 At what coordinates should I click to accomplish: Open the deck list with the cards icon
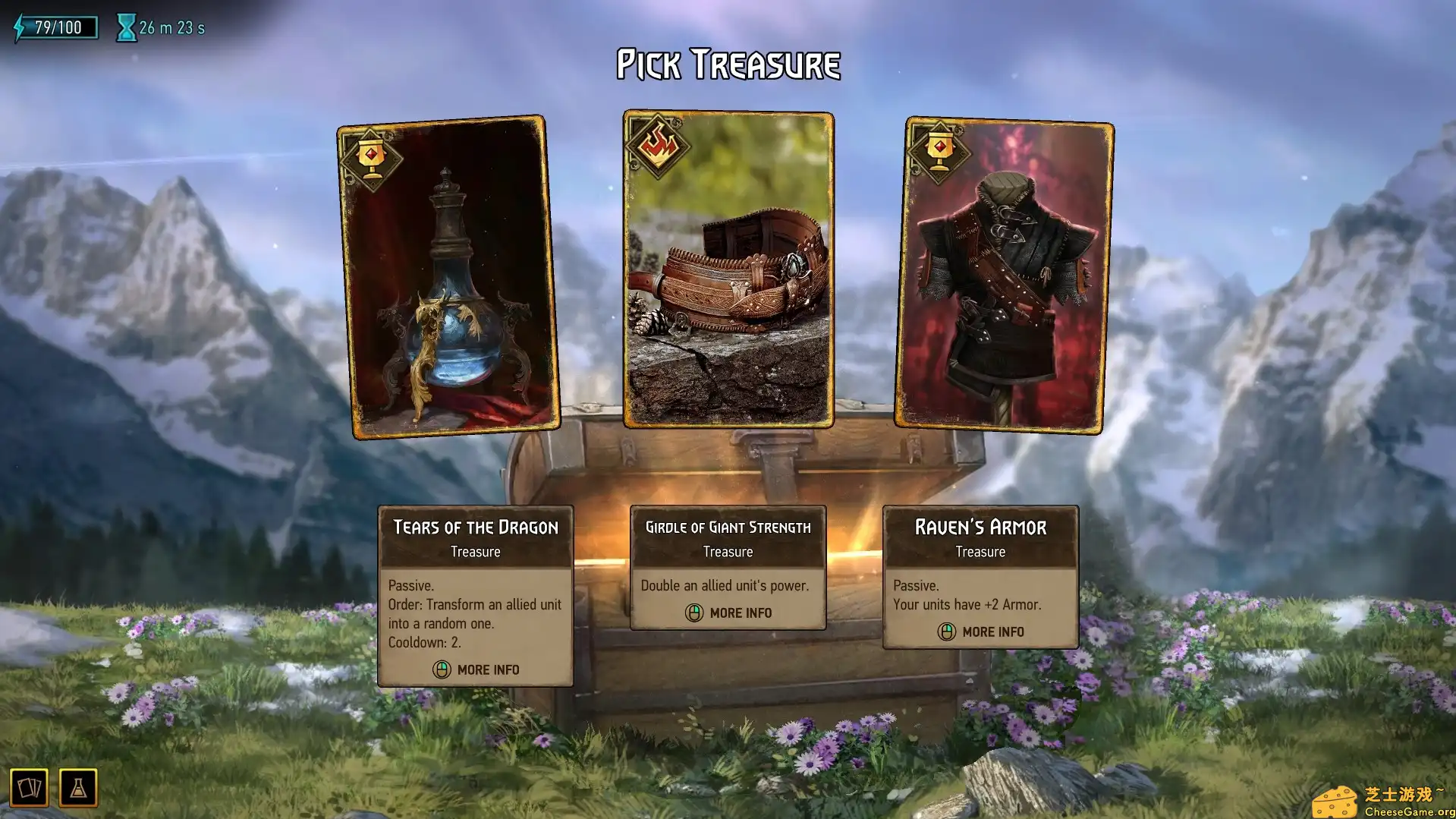pos(30,788)
